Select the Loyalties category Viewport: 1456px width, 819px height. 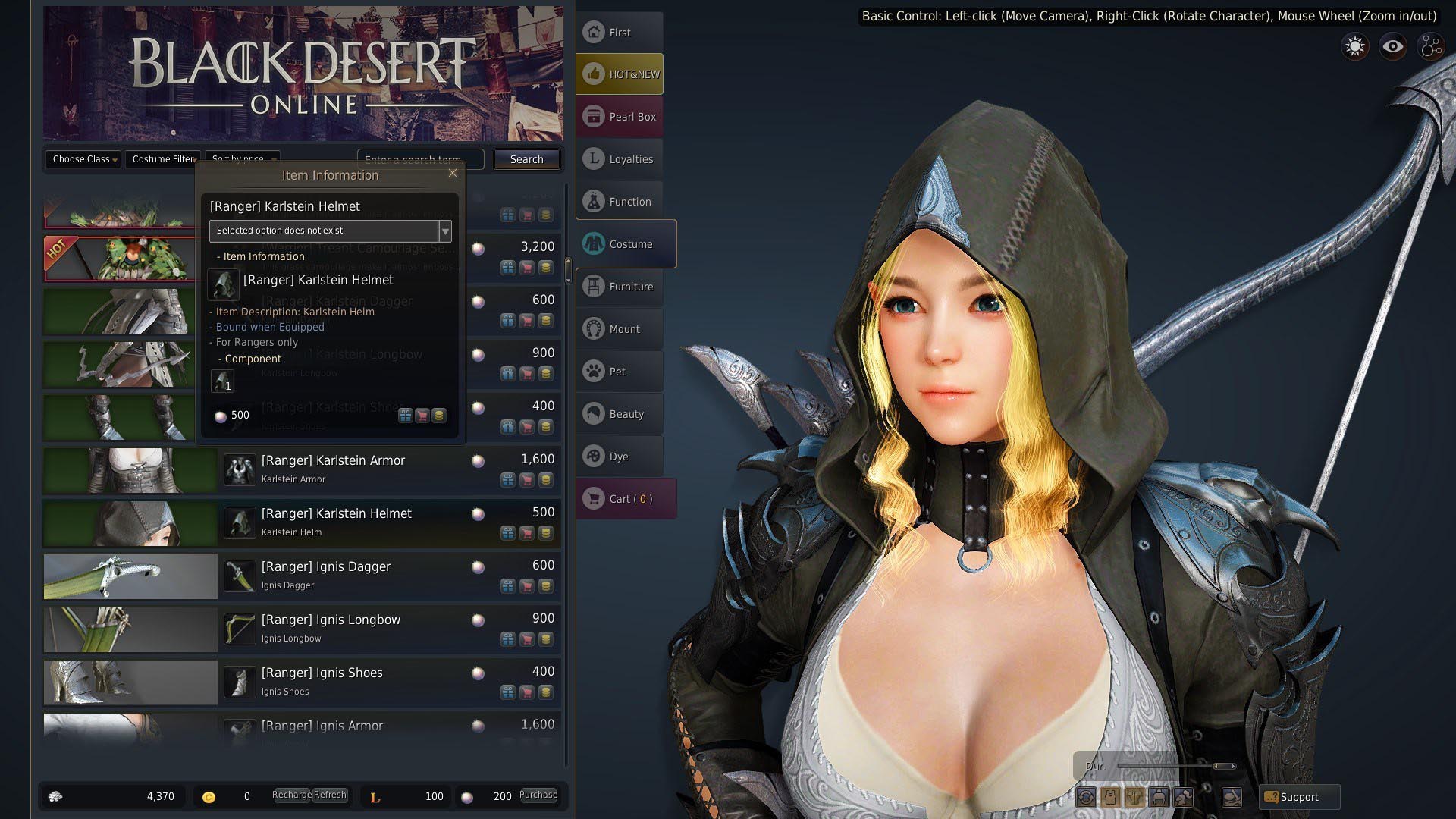(620, 159)
